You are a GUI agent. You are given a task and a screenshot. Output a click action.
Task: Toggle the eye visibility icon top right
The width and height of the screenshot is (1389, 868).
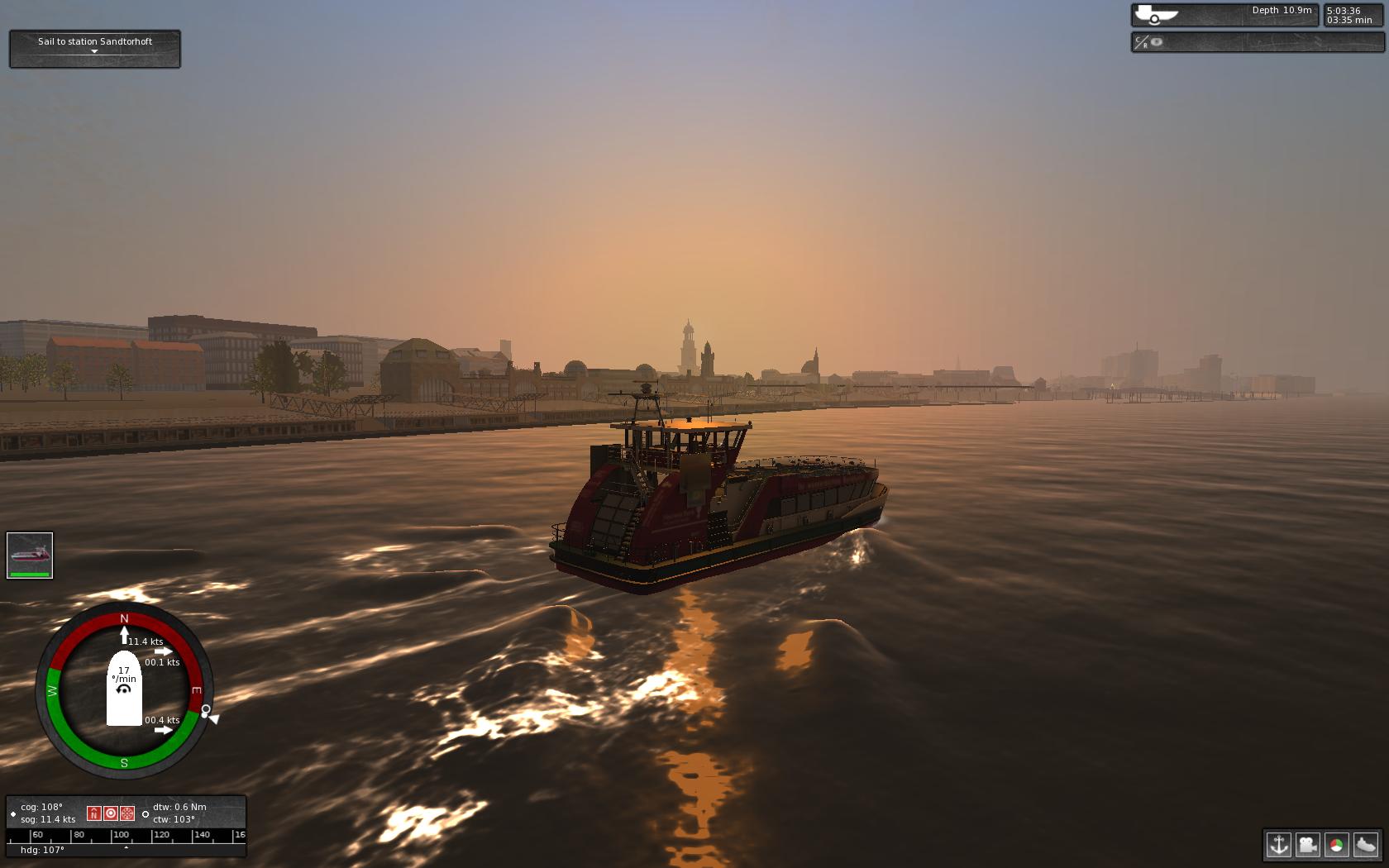click(1155, 42)
